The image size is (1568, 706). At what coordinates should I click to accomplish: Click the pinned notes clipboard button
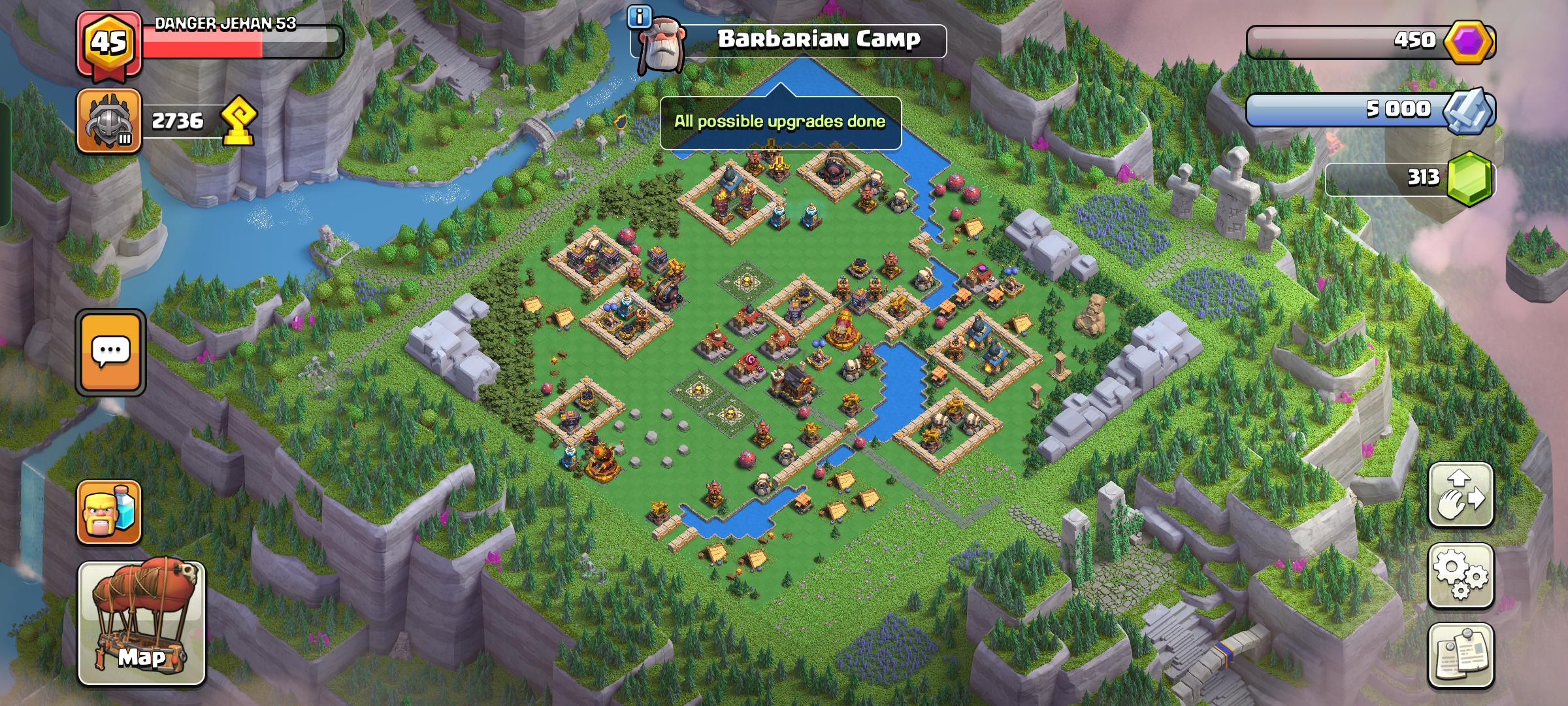pos(1461,655)
